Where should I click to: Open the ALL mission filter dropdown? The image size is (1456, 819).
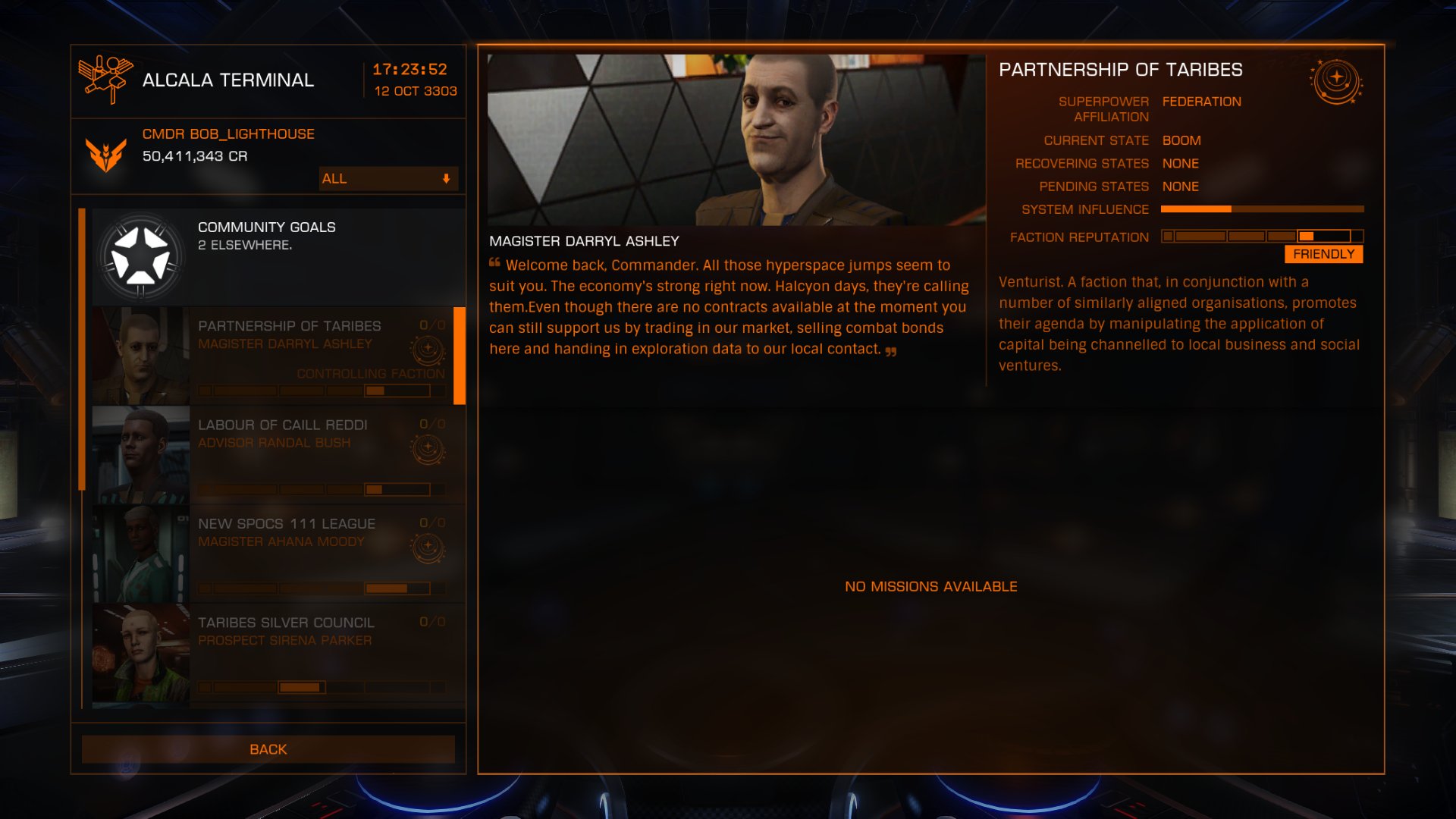pyautogui.click(x=388, y=179)
